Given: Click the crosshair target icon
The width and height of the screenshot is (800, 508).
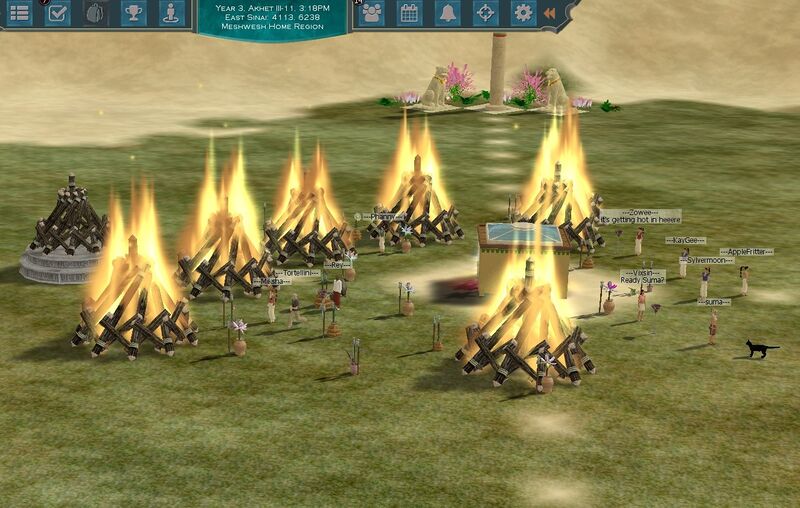Looking at the screenshot, I should click(485, 13).
